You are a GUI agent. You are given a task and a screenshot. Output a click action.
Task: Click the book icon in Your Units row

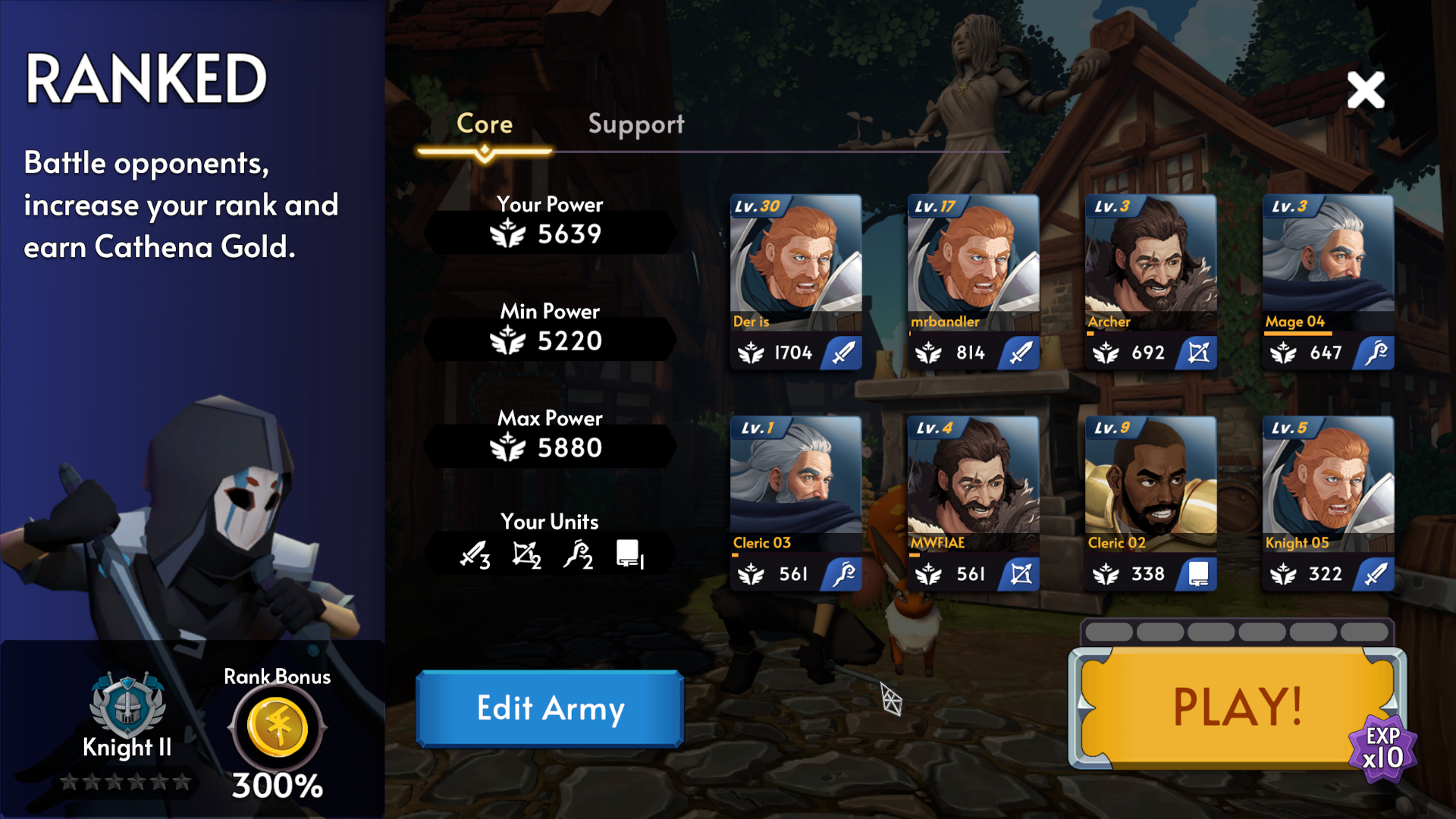click(x=628, y=553)
